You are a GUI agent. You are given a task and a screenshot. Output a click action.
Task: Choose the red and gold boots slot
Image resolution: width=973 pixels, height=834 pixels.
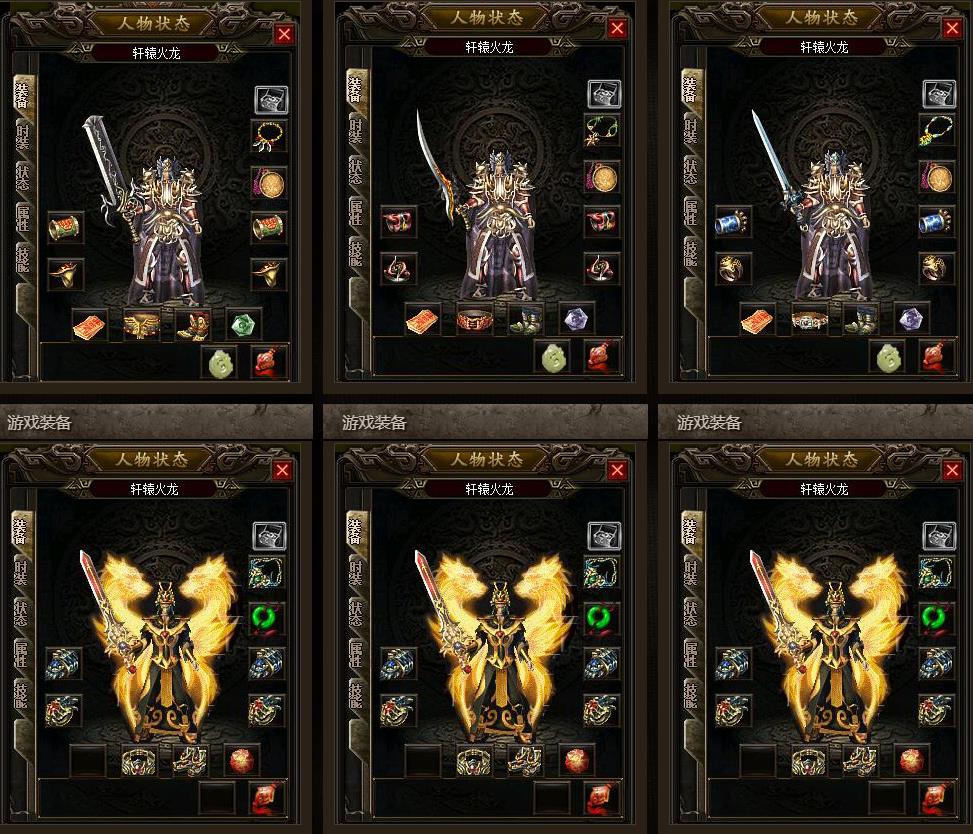[192, 324]
